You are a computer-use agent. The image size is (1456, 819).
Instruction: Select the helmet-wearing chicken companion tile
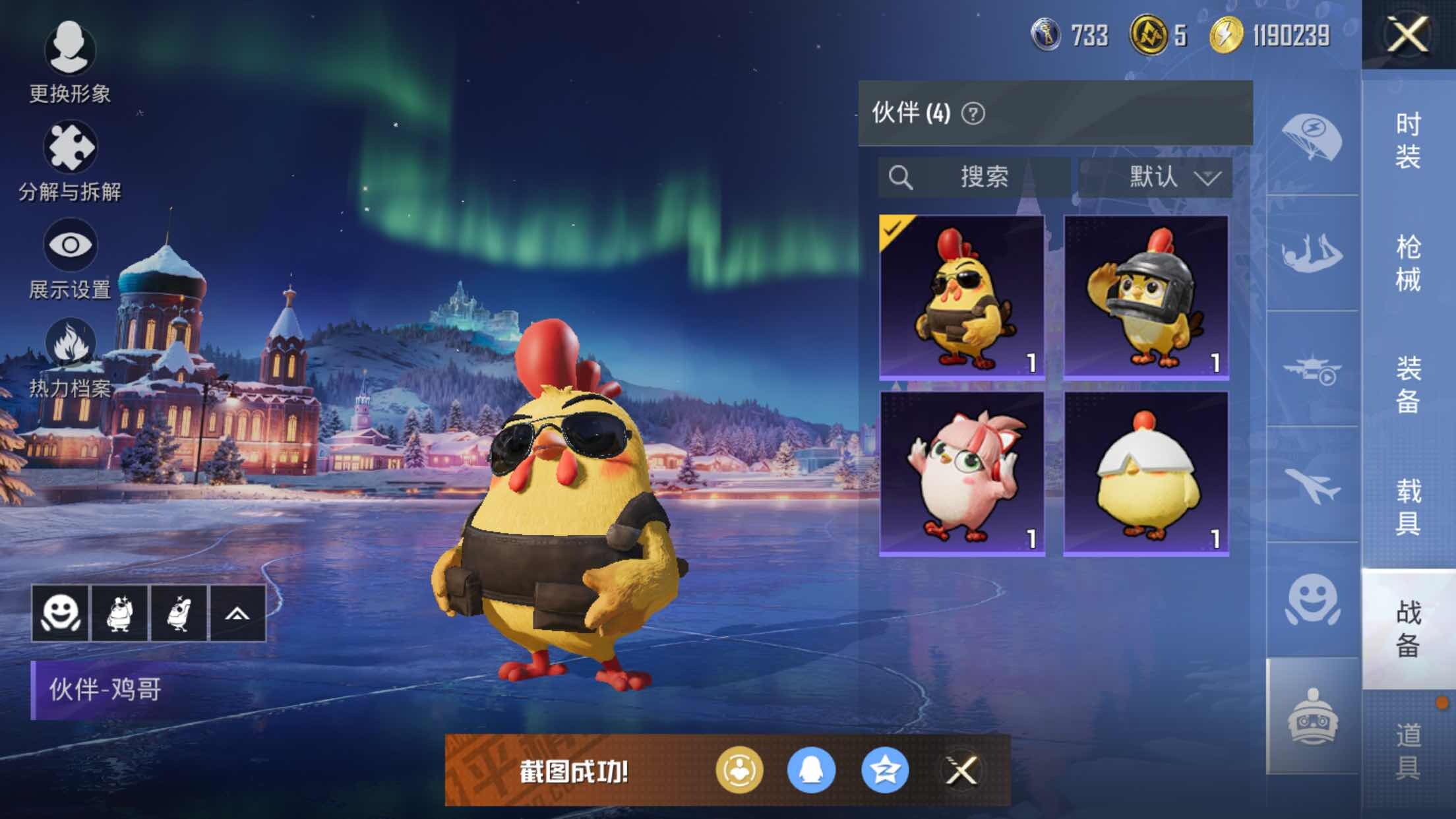point(1146,297)
